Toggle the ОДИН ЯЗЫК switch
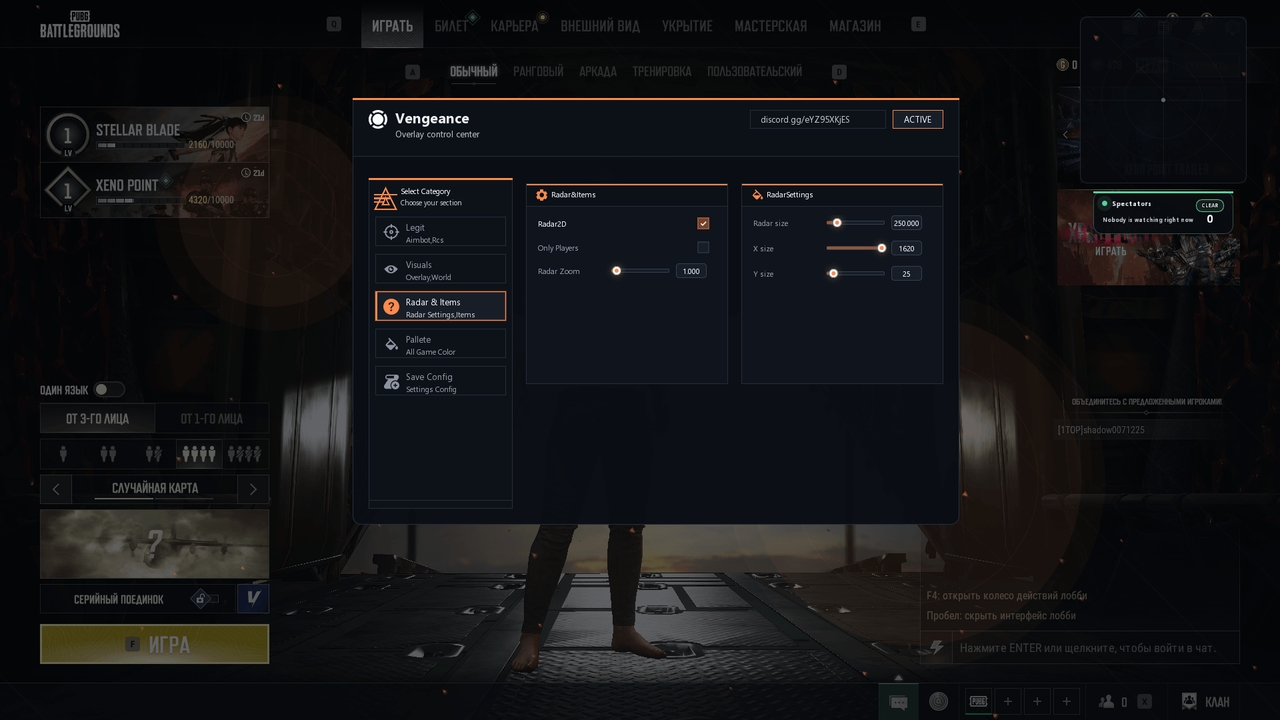Viewport: 1280px width, 720px height. point(109,390)
